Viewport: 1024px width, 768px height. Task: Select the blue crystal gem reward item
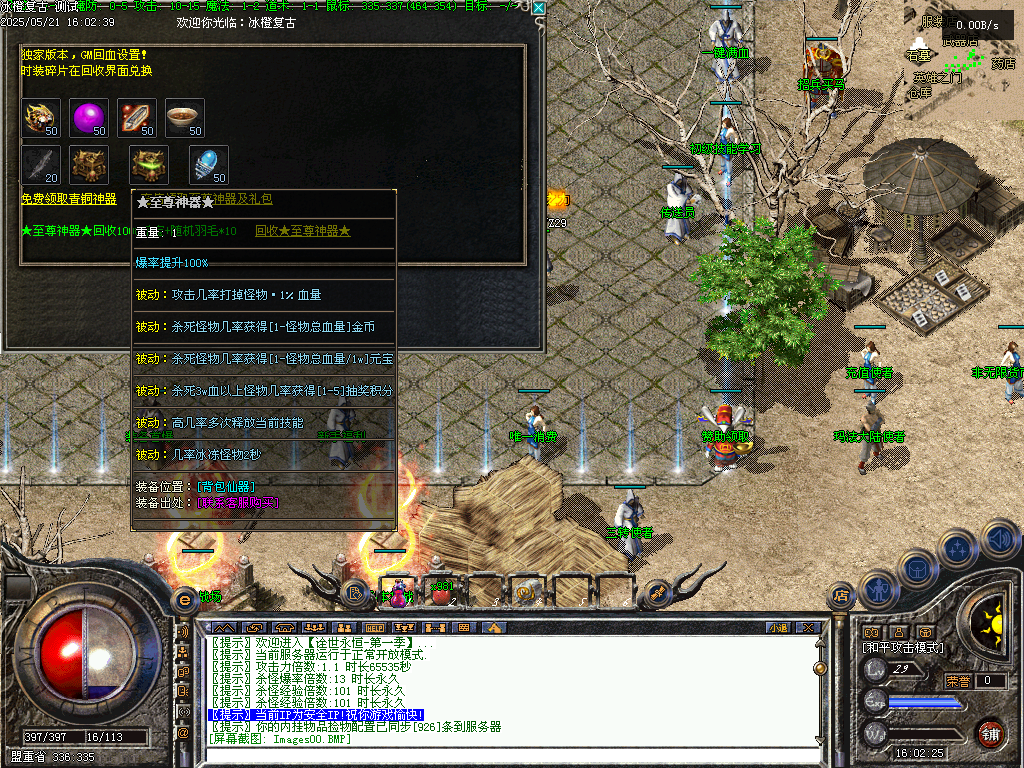(208, 163)
